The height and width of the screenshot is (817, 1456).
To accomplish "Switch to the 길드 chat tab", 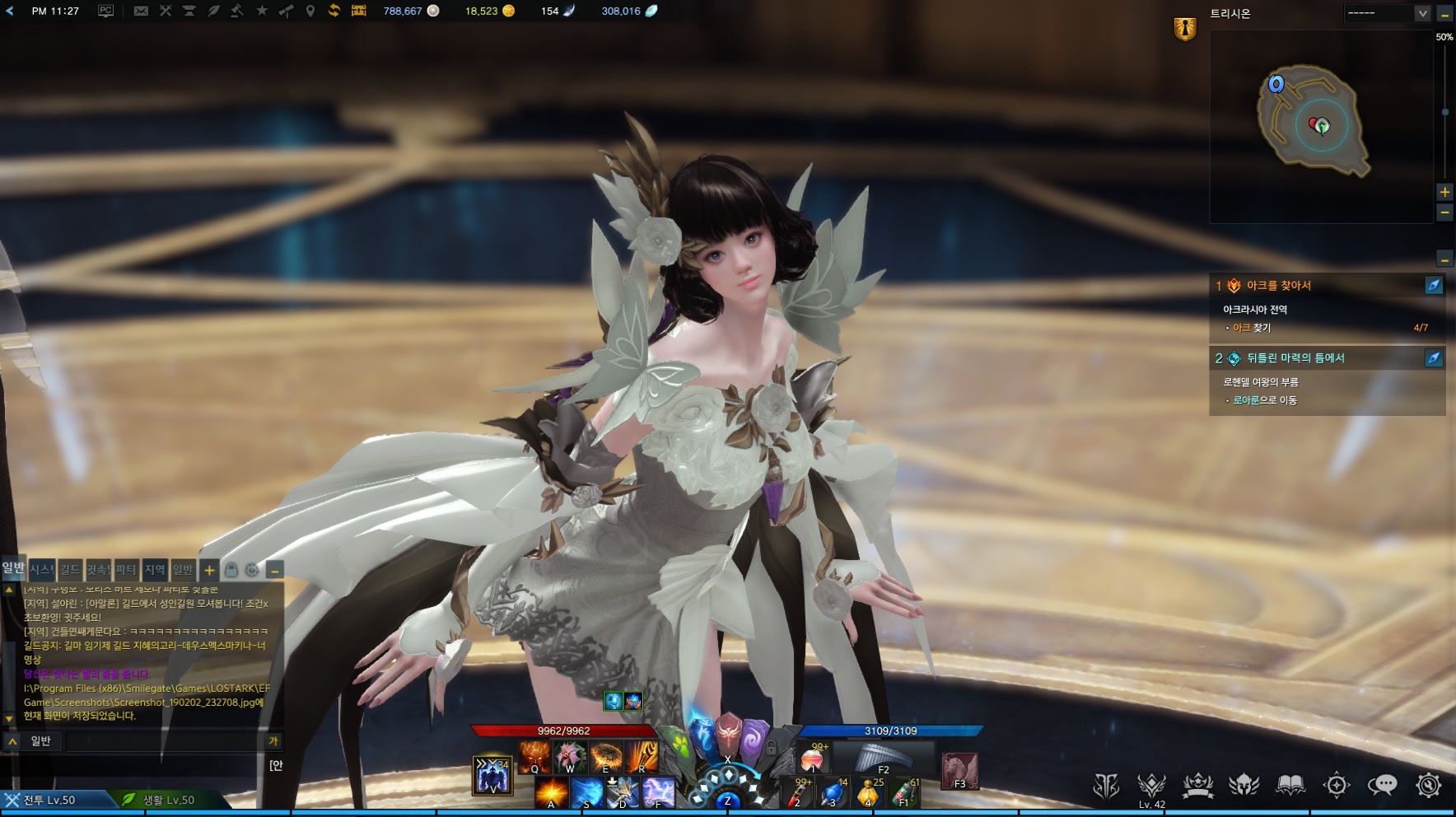I will pos(70,569).
